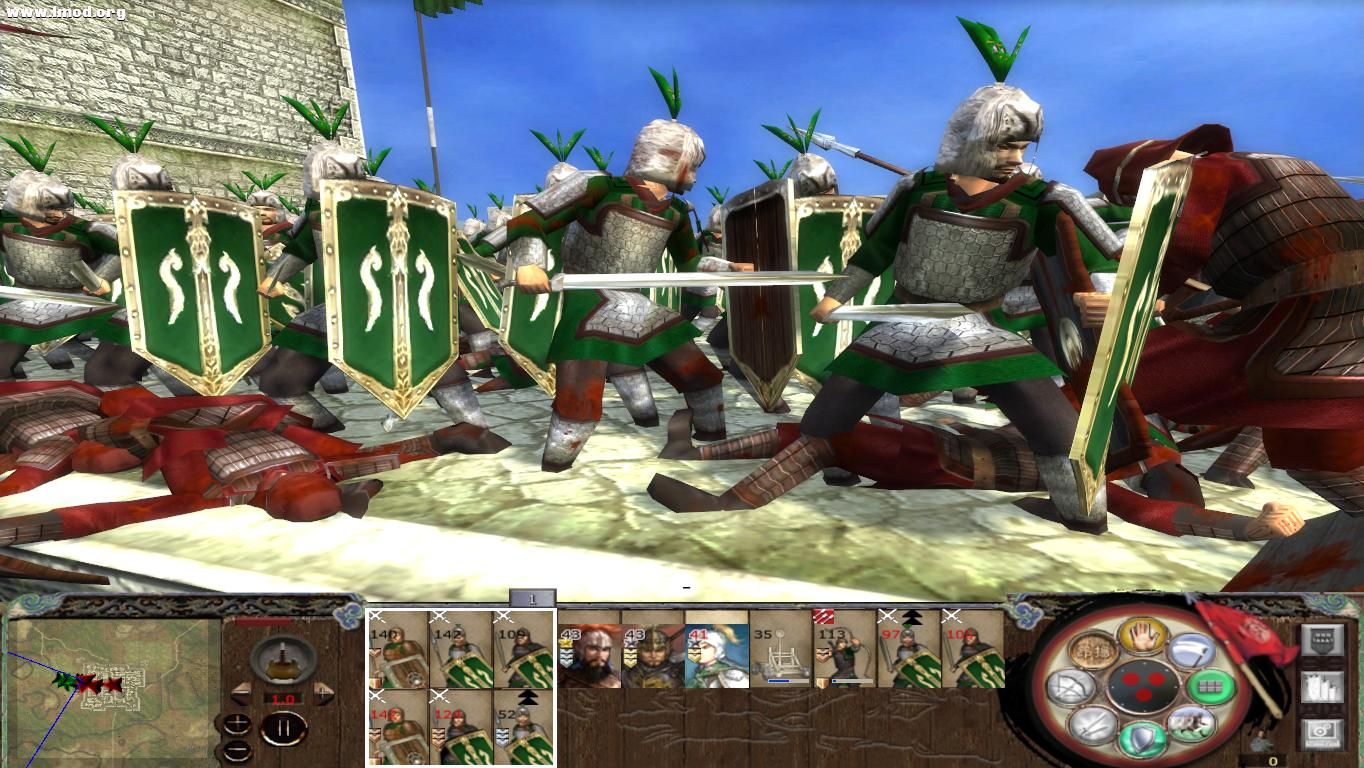The height and width of the screenshot is (768, 1364).
Task: Select the white-haired general's unit card
Action: pos(716,654)
